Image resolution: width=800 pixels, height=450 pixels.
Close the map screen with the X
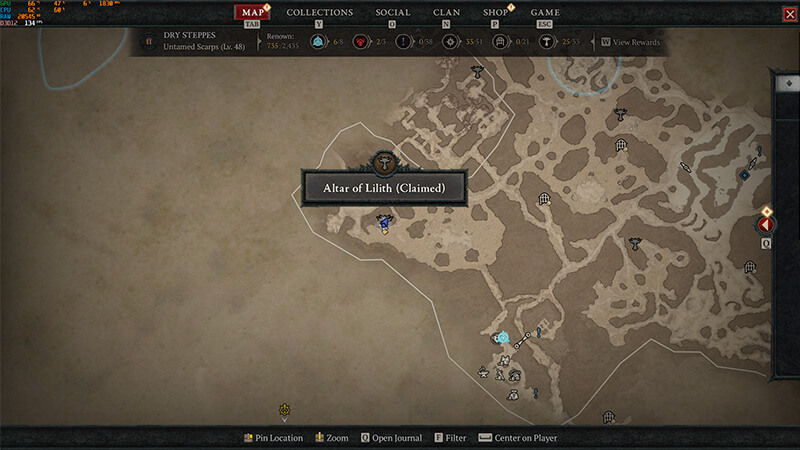(x=788, y=13)
